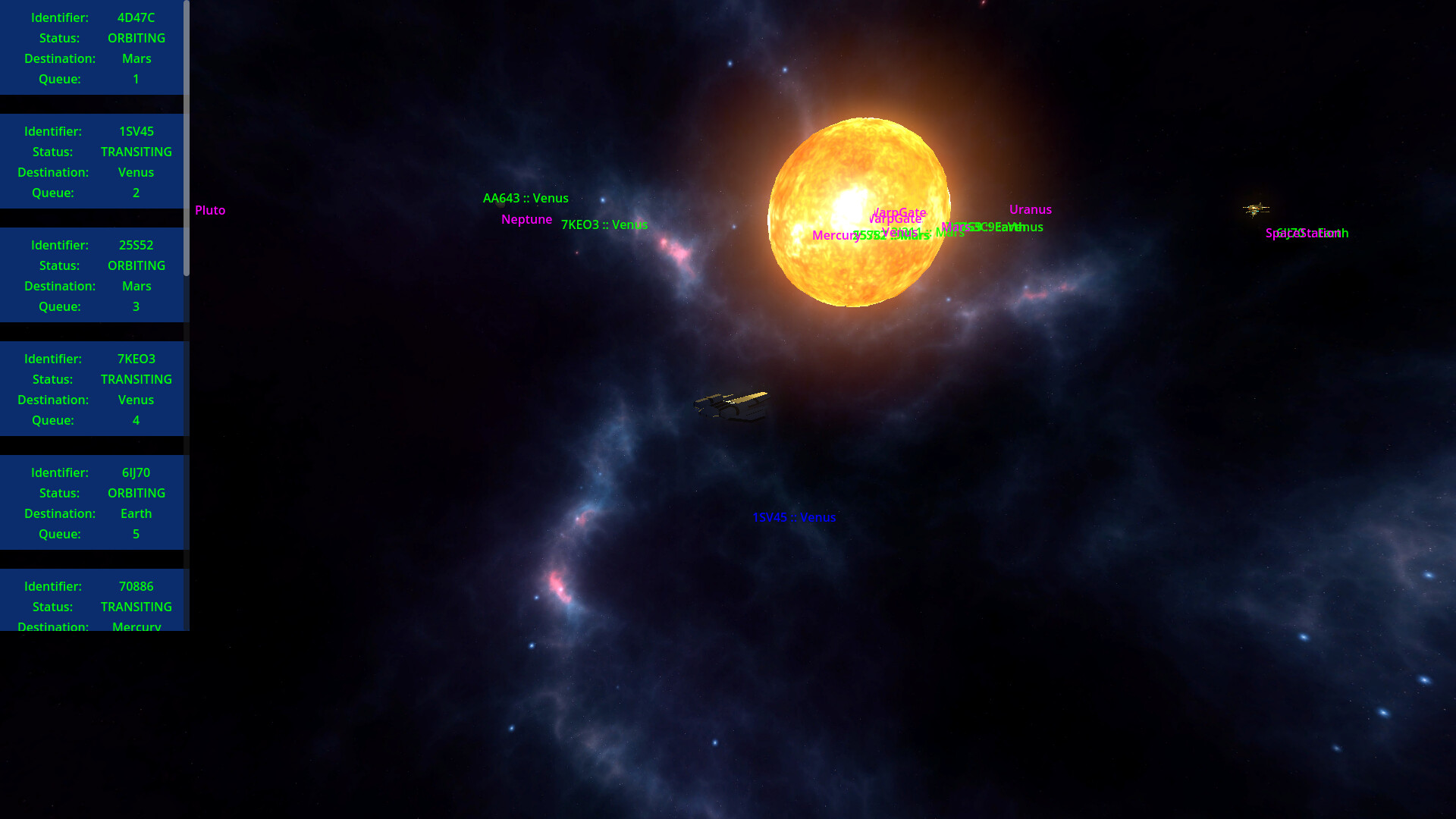Click the ORBITING status of ship 25S52
The image size is (1456, 819).
click(x=136, y=265)
